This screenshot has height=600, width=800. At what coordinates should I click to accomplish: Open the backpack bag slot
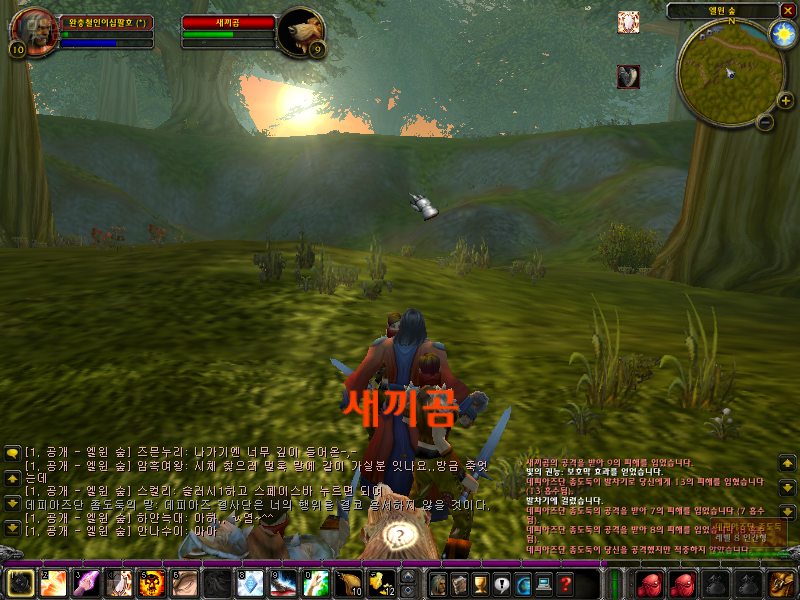click(x=782, y=583)
